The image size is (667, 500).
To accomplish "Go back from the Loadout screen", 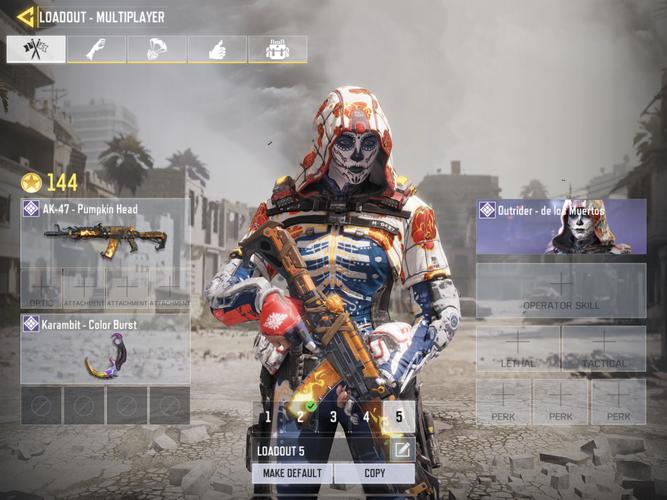I will click(x=25, y=16).
